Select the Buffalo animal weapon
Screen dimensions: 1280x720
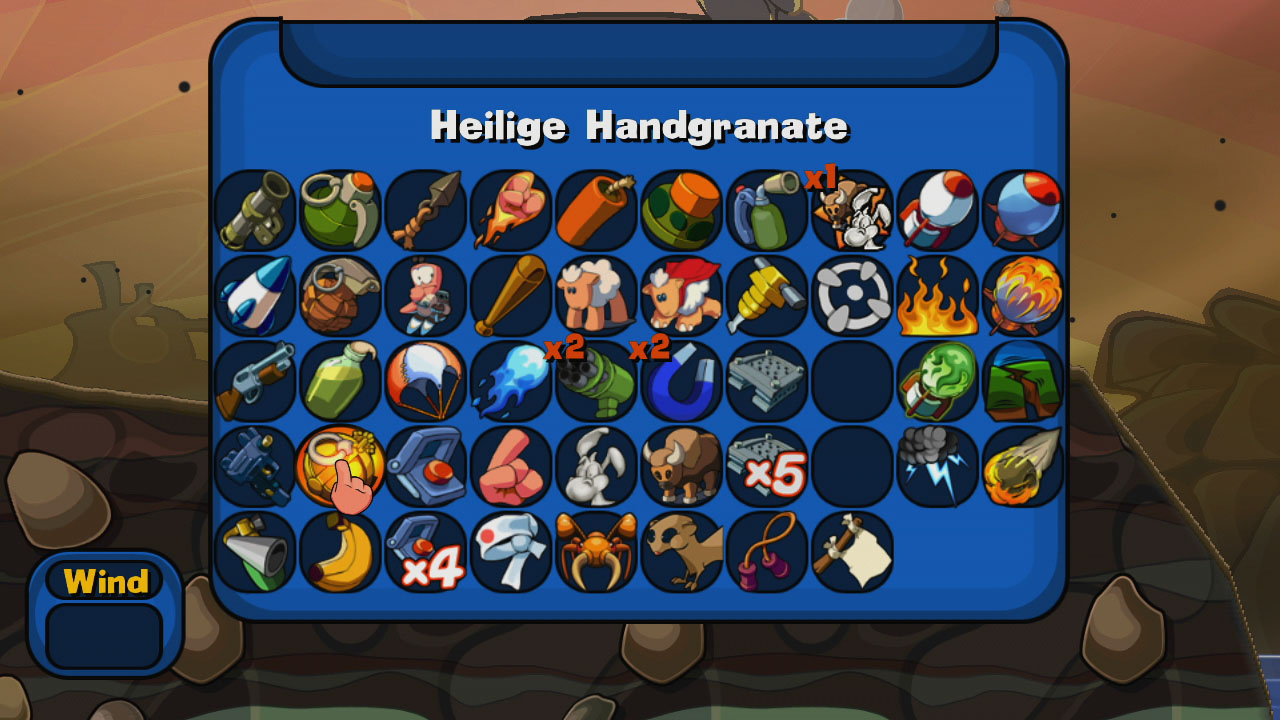(x=681, y=465)
